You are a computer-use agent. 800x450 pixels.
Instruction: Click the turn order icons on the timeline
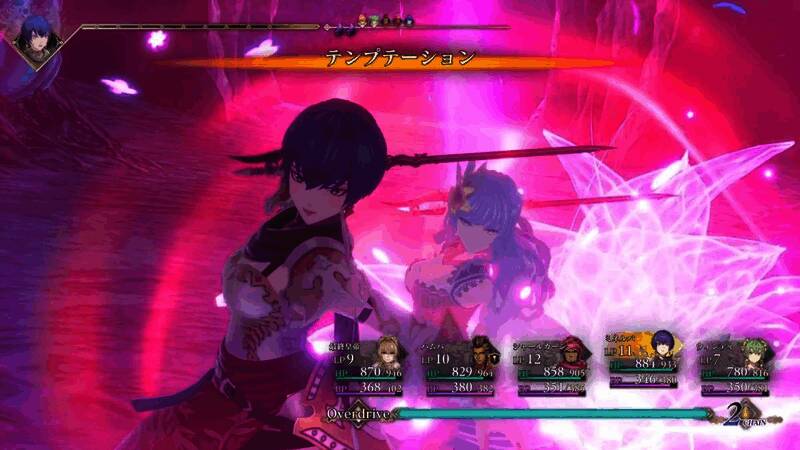[x=387, y=19]
